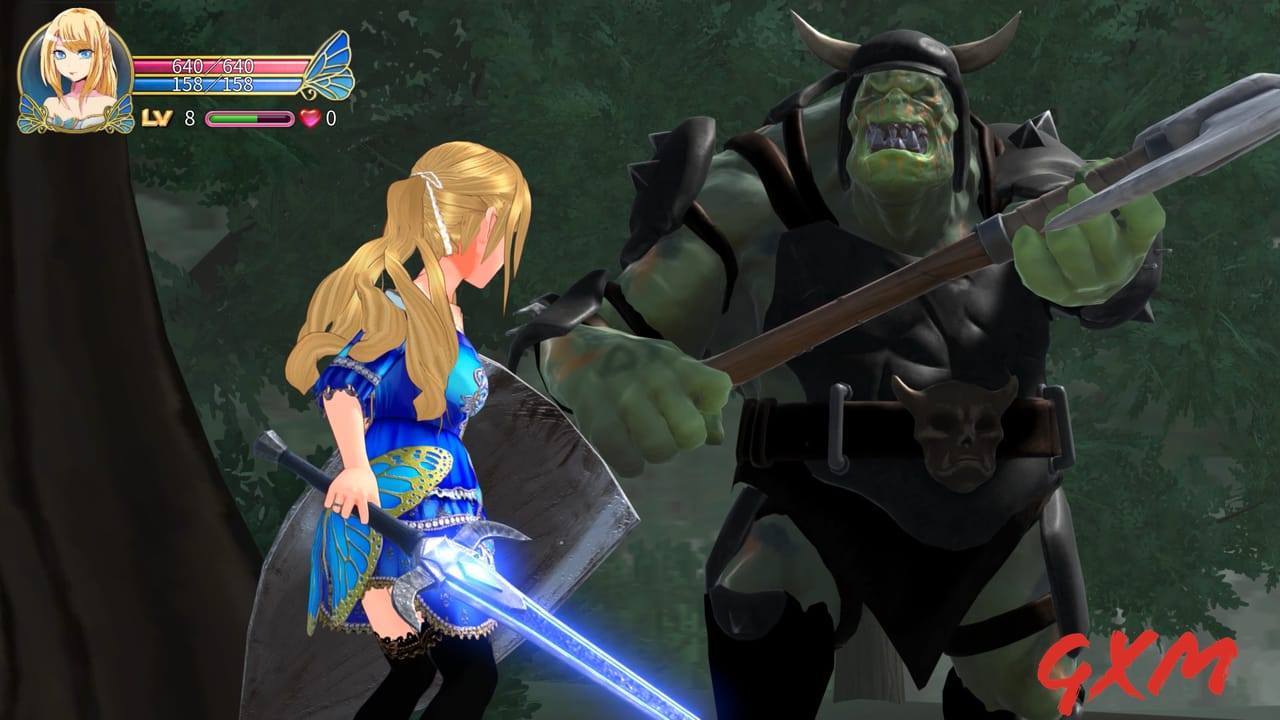Click the level number 8
Image resolution: width=1280 pixels, height=720 pixels.
pyautogui.click(x=188, y=118)
